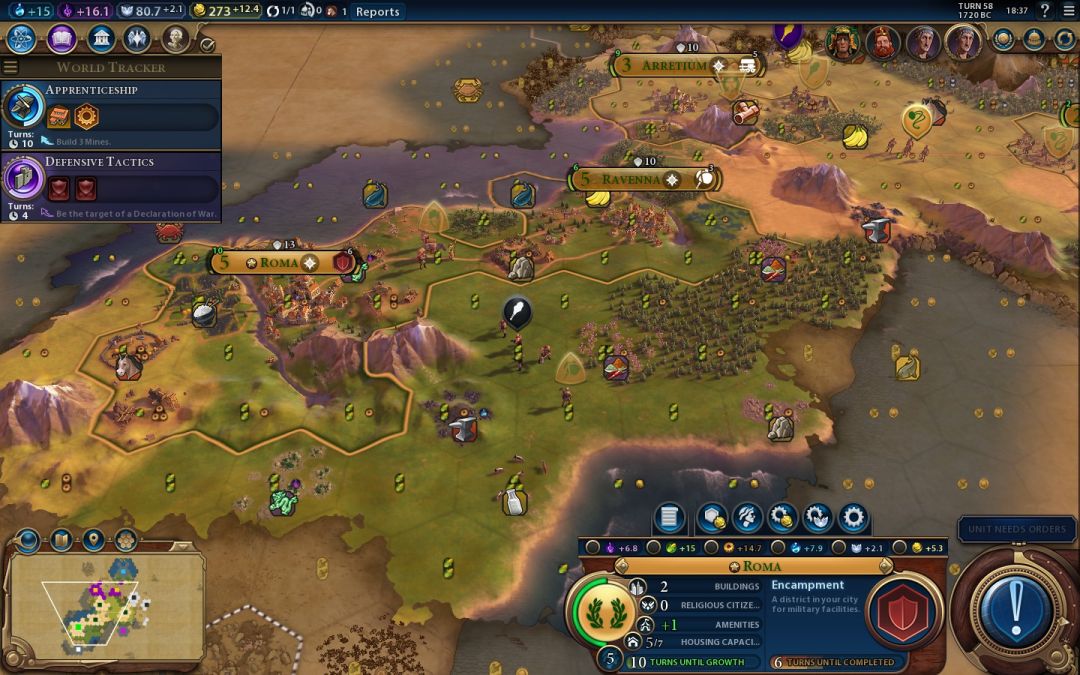Open the map pins button above minimap
Viewport: 1080px width, 675px height.
pos(93,541)
